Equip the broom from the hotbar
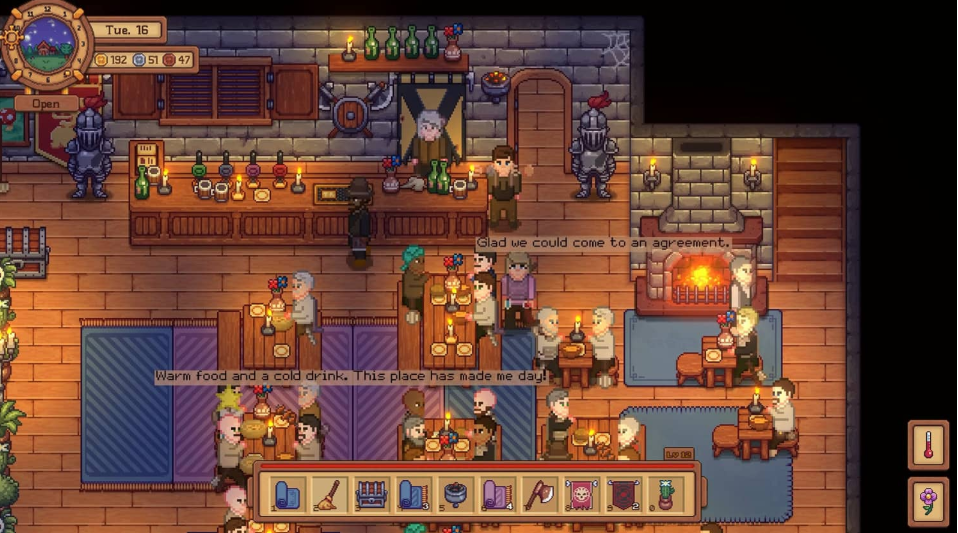 pyautogui.click(x=329, y=494)
